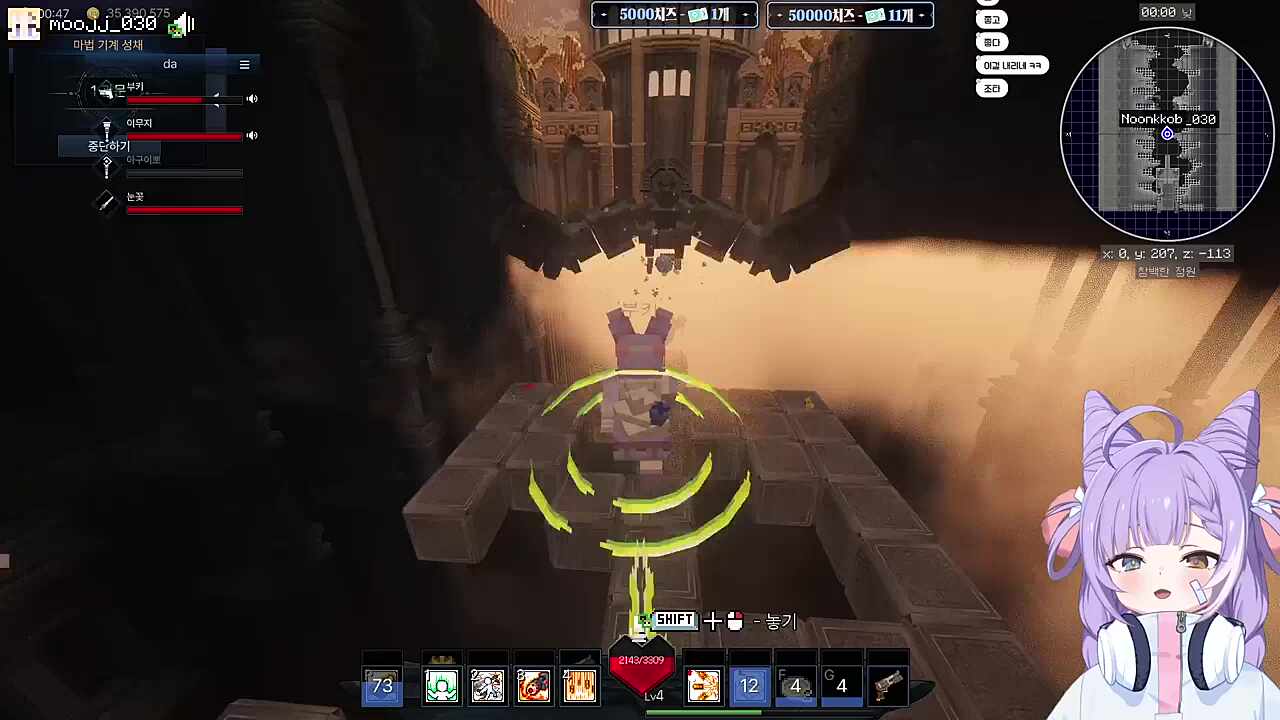Open the 광고 chat bubble on the right
The height and width of the screenshot is (720, 1280).
pyautogui.click(x=991, y=19)
